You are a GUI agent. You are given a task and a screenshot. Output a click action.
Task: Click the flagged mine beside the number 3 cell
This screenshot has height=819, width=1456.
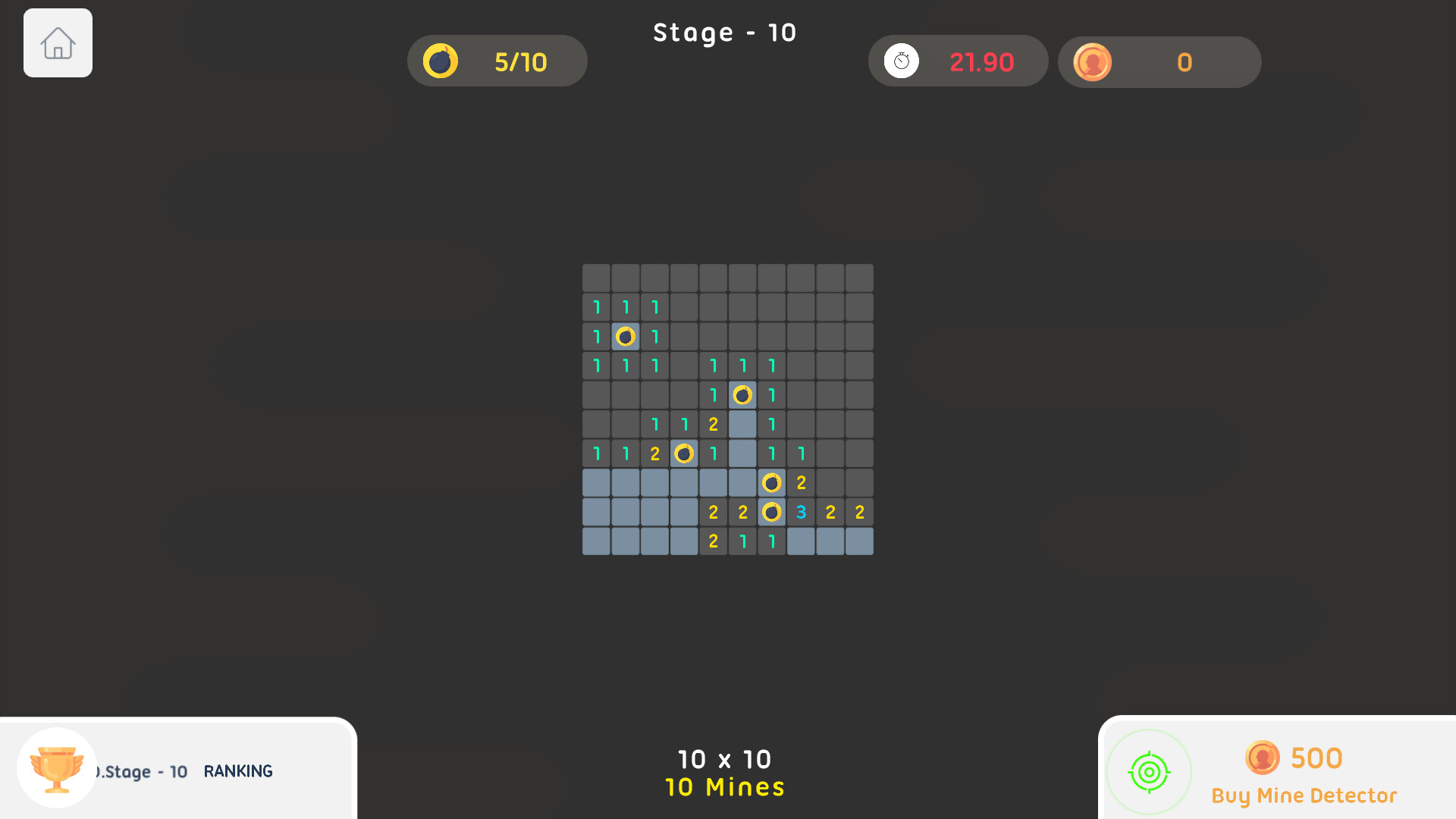772,512
